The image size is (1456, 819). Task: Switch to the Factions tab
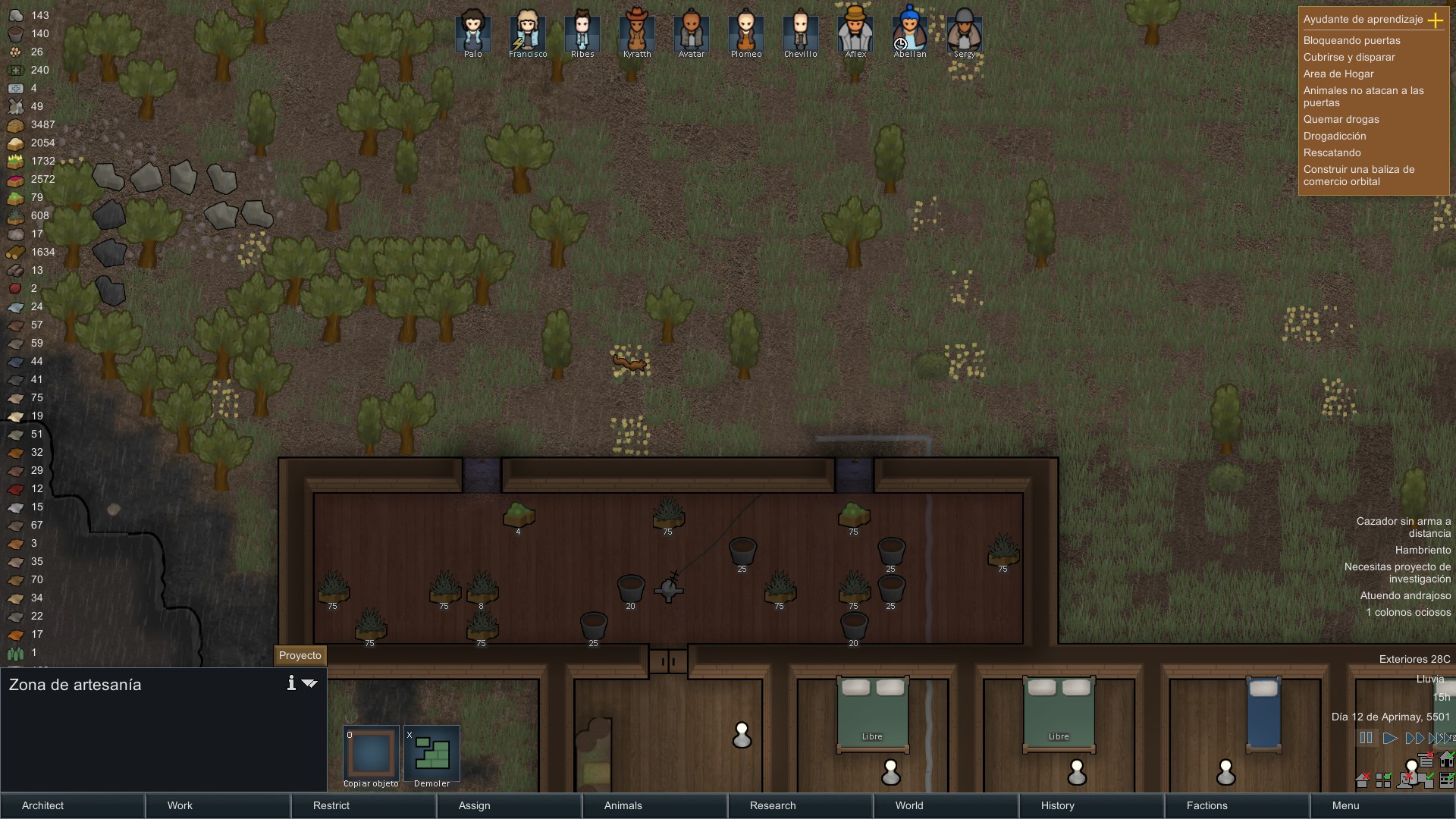click(x=1207, y=806)
